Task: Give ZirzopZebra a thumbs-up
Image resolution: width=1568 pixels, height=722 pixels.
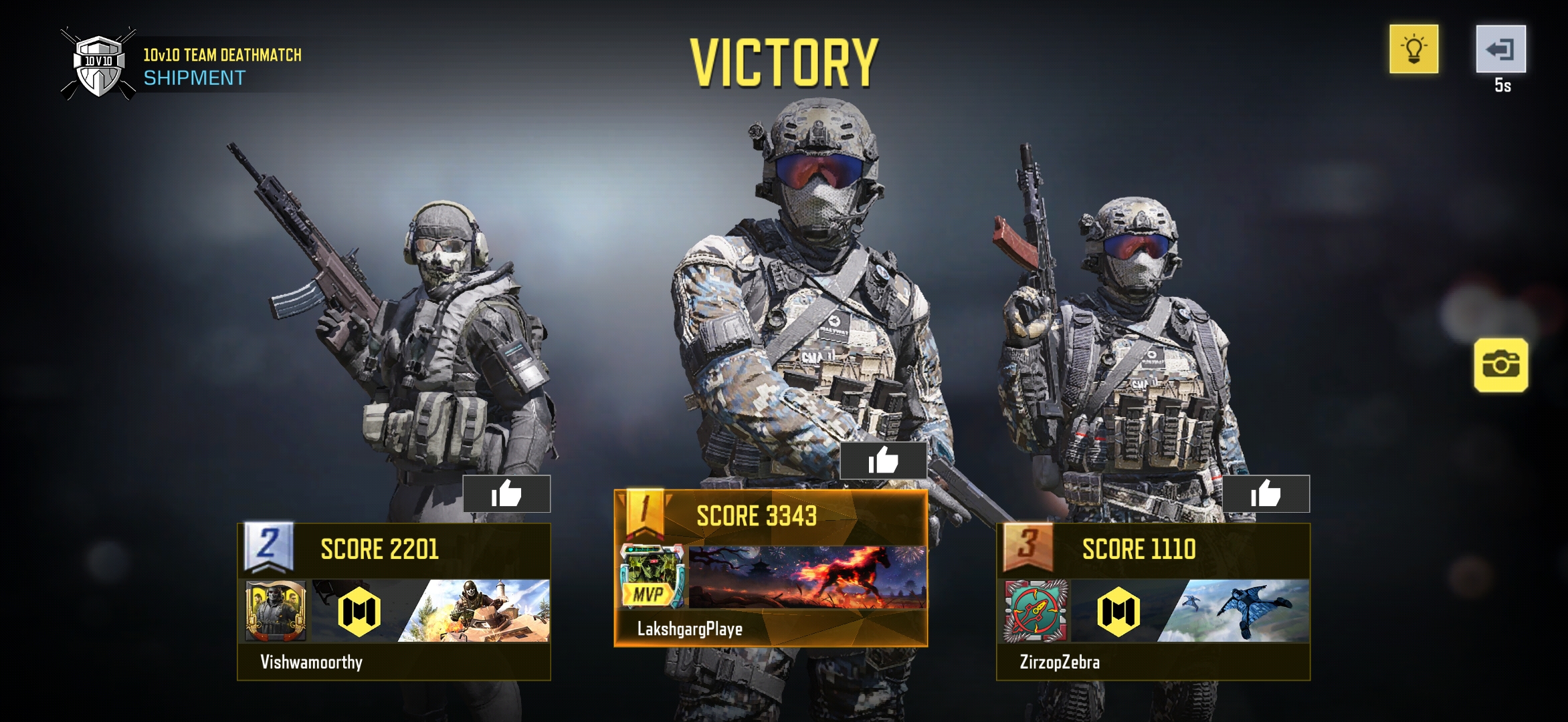Action: tap(1266, 494)
